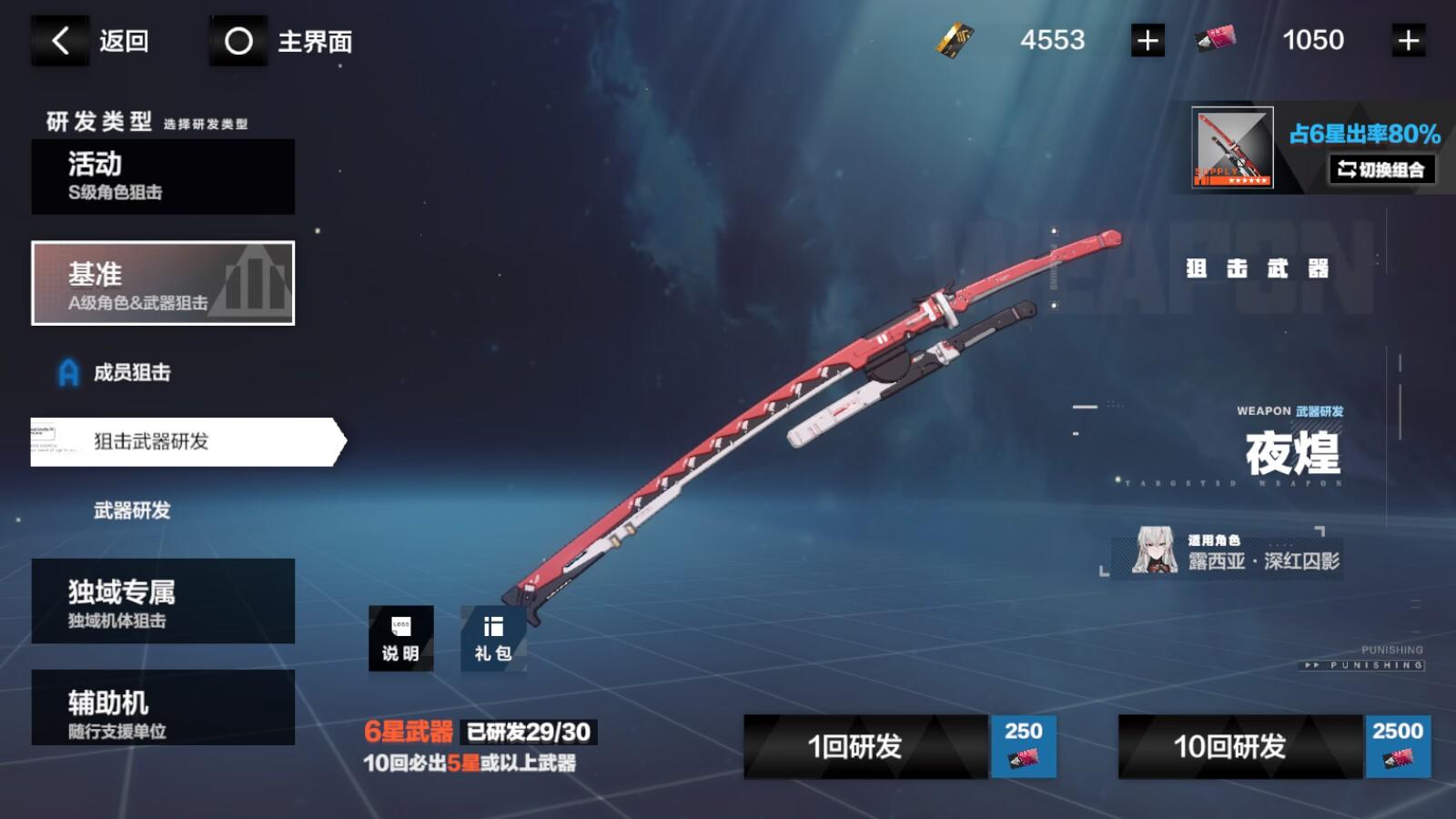This screenshot has width=1456, height=819.
Task: Click the back arrow icon next to 返回
Action: (x=59, y=40)
